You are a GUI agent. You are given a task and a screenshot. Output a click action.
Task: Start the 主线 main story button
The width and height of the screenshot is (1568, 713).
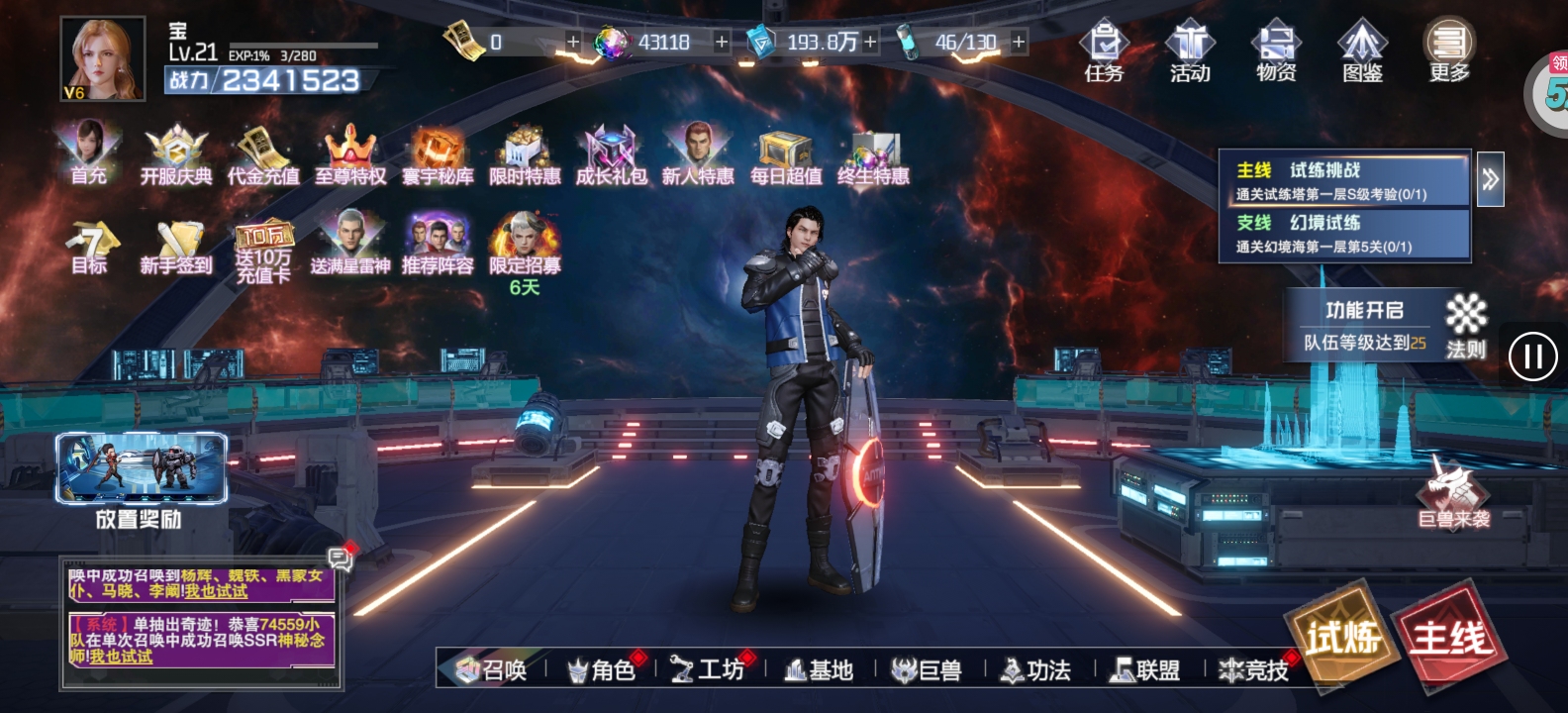[1450, 639]
